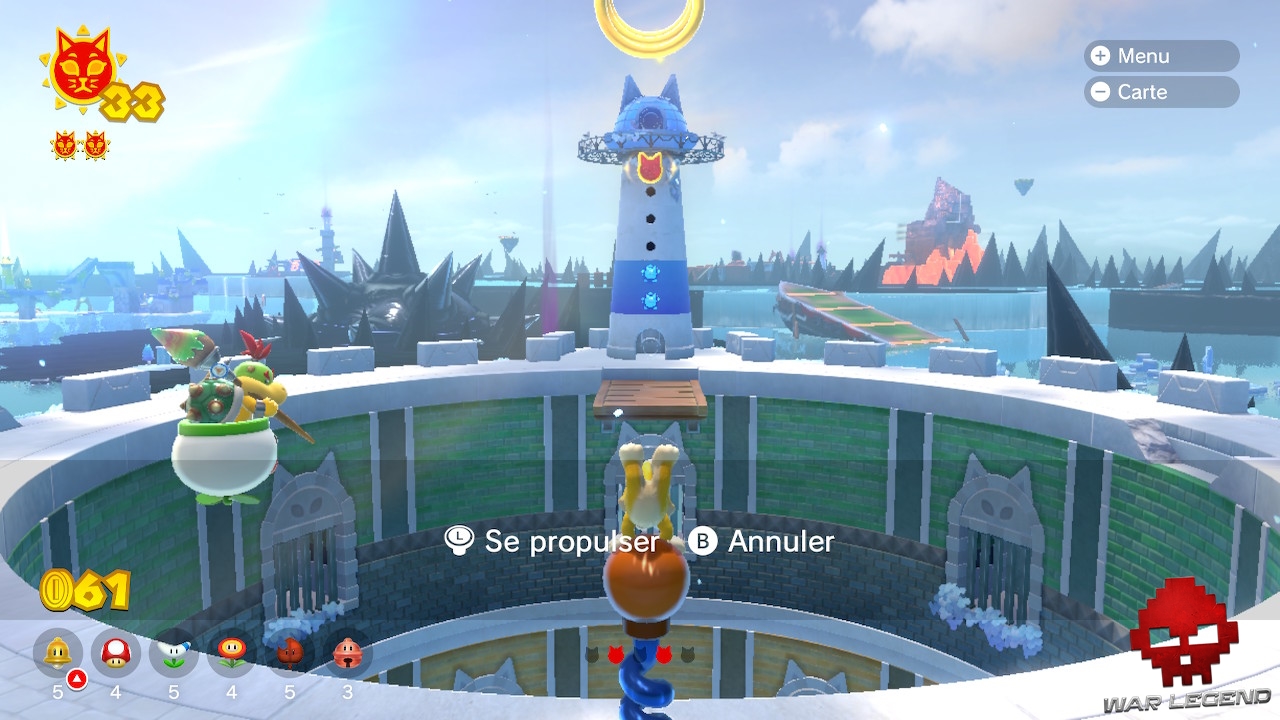The image size is (1280, 720).
Task: Toggle the L-button propulsion prompt
Action: 457,542
